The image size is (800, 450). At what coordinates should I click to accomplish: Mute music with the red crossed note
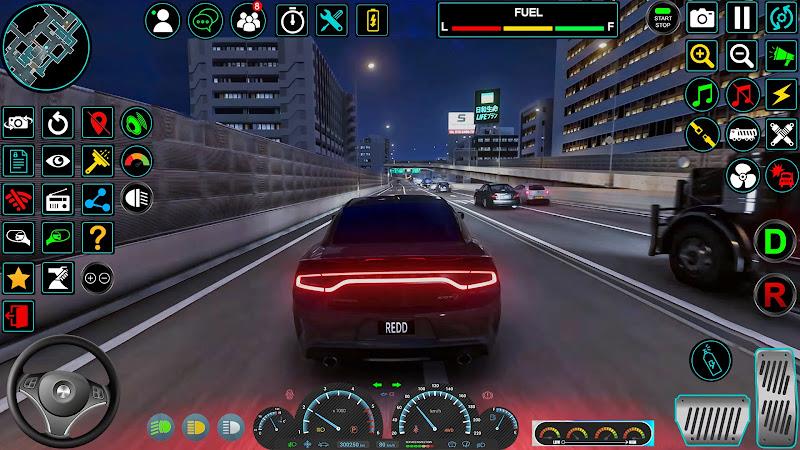click(741, 95)
